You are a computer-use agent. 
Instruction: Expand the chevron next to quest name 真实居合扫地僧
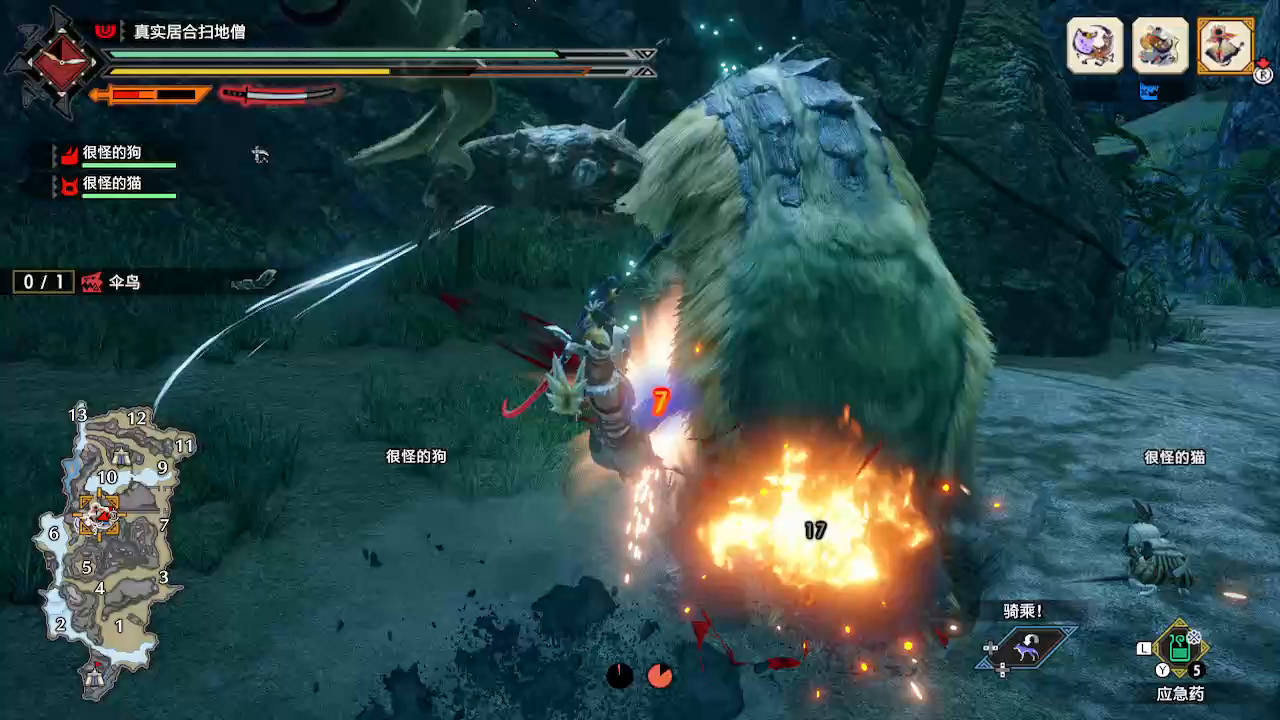(121, 30)
